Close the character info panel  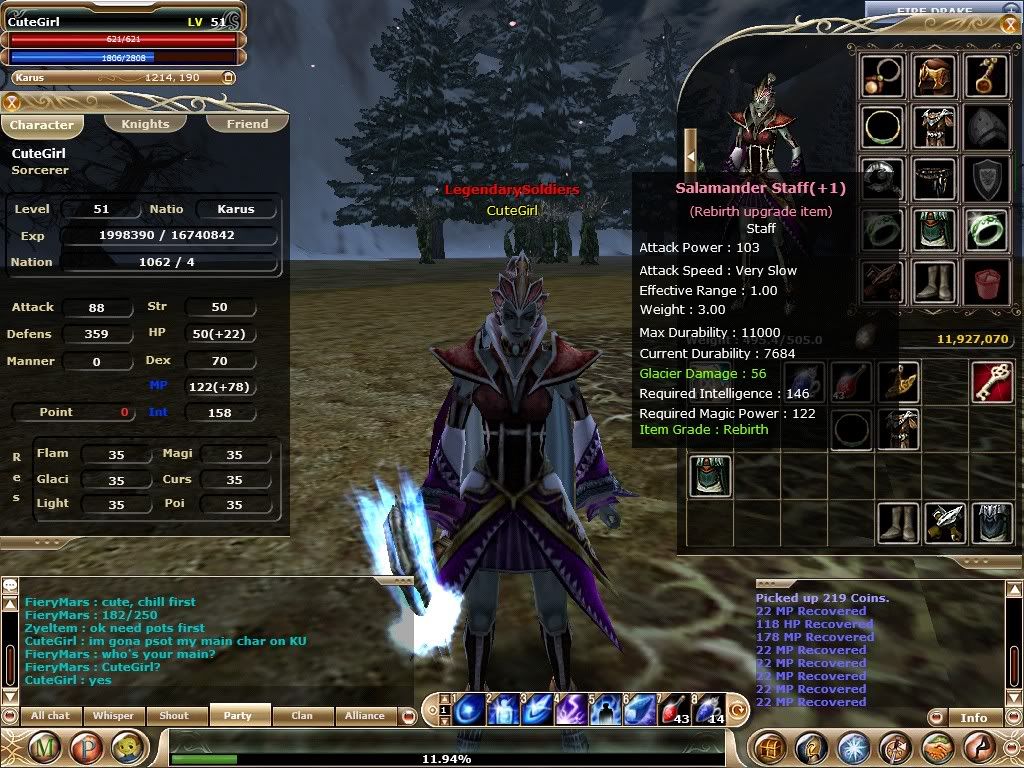click(12, 102)
